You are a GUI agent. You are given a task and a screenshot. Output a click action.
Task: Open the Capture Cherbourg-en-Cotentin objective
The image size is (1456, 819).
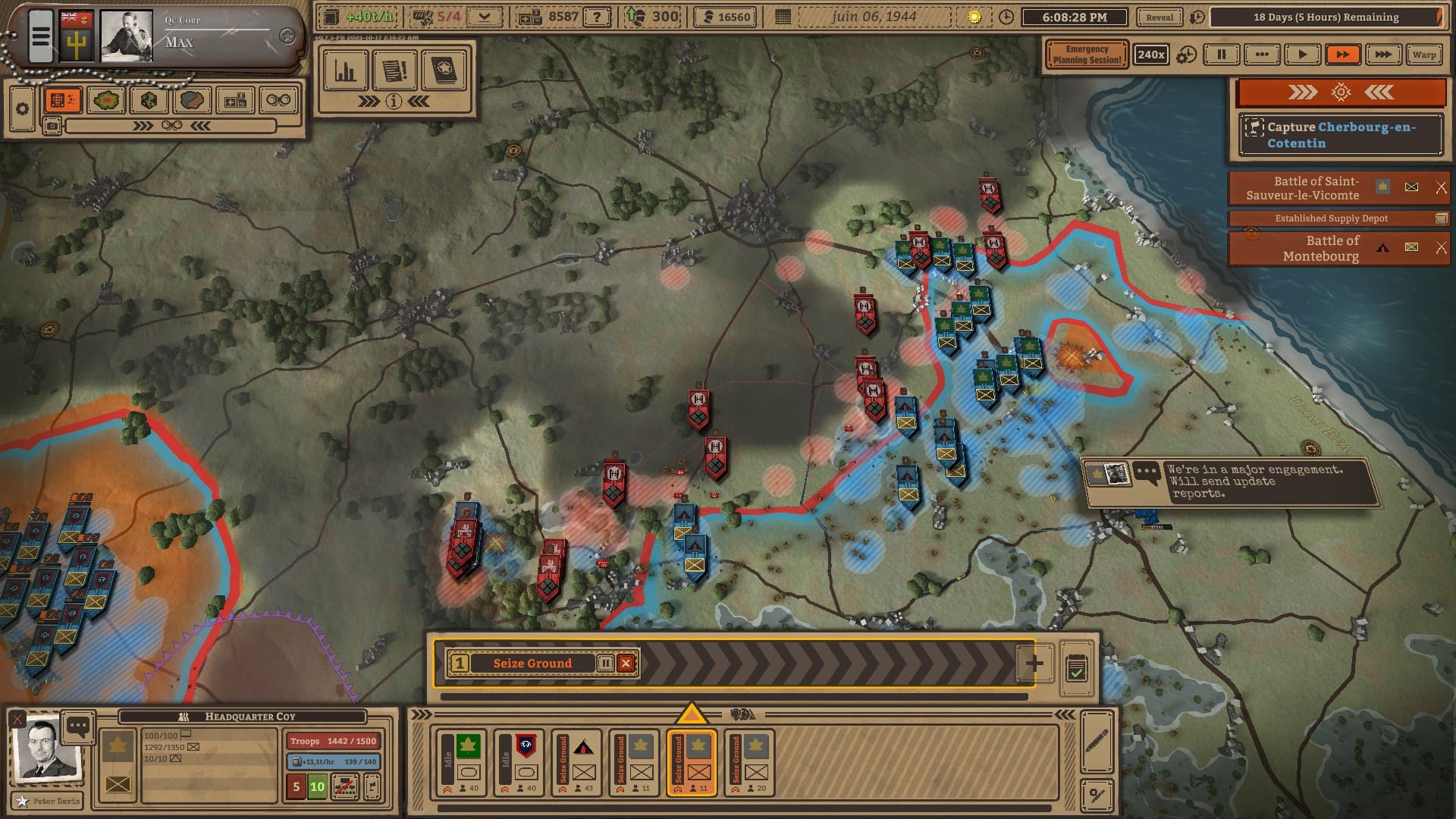point(1341,135)
